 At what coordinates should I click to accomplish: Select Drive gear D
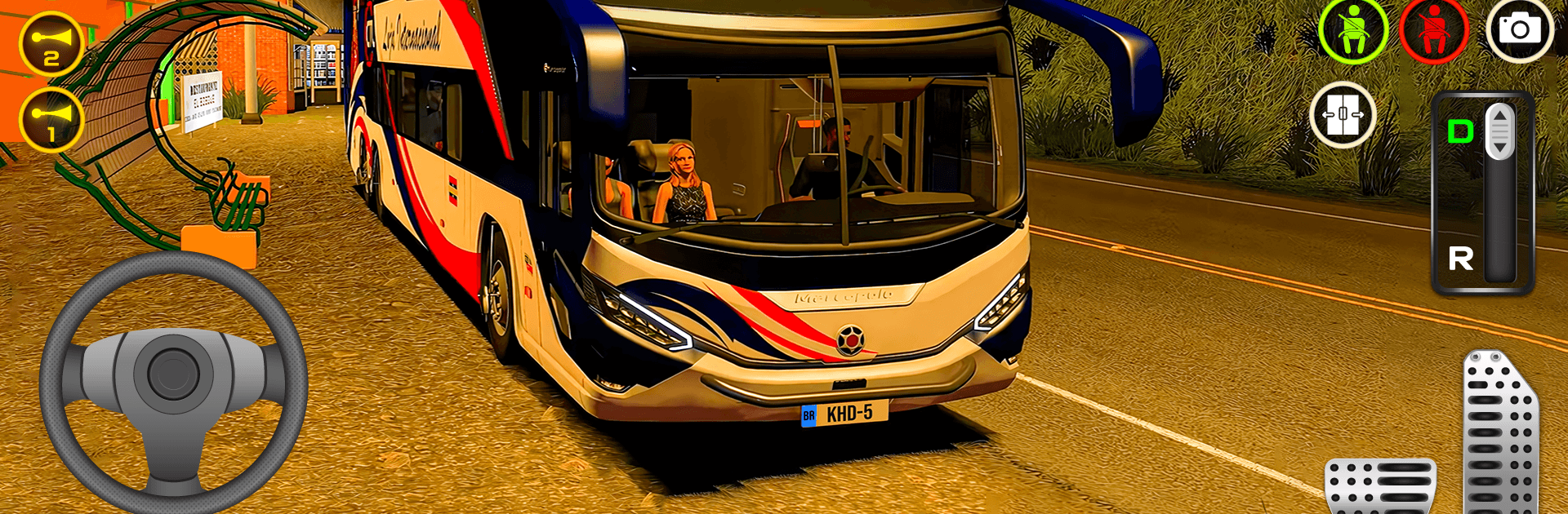coord(1460,131)
